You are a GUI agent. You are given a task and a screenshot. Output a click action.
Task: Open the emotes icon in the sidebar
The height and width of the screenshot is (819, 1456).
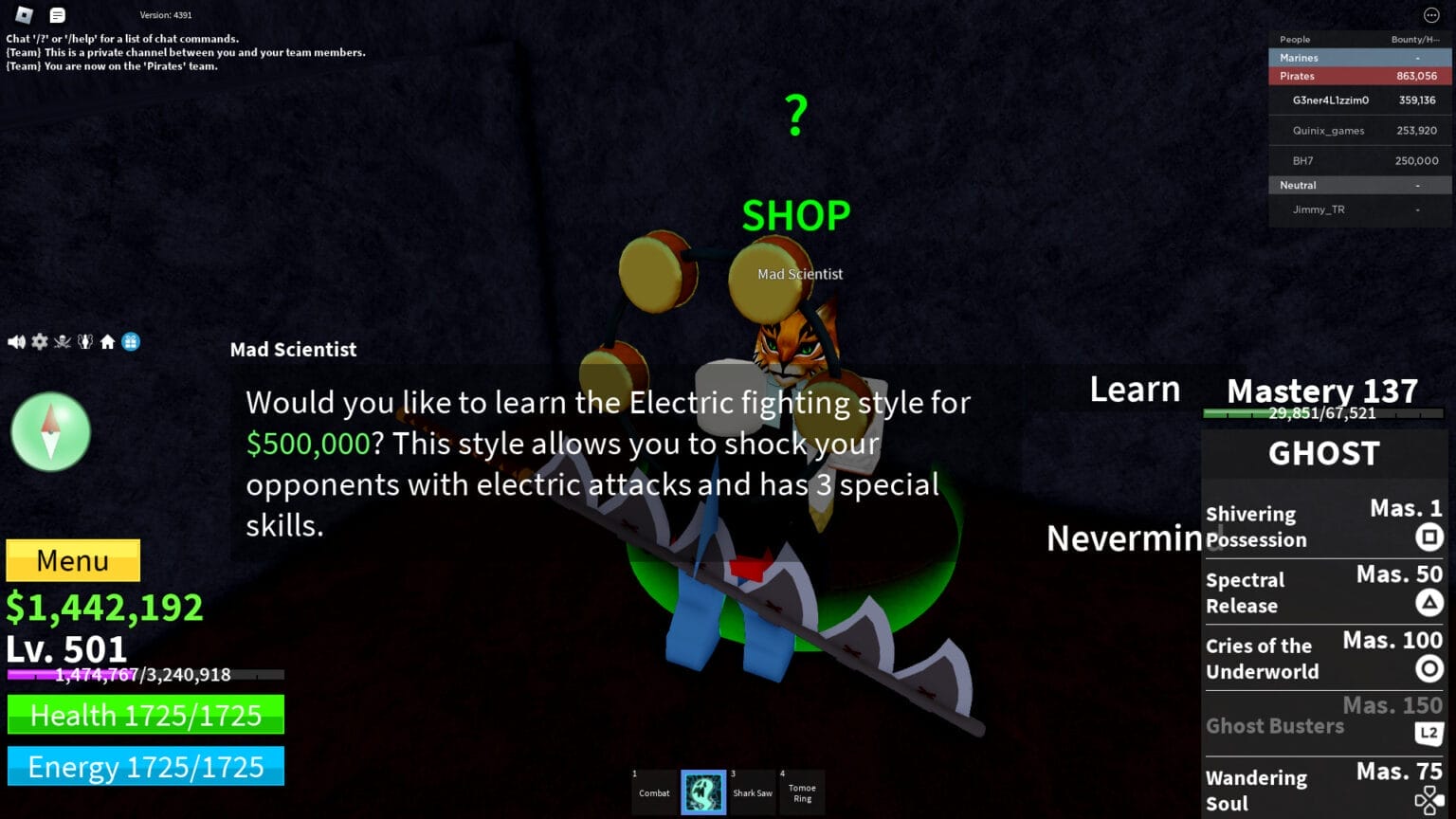83,341
